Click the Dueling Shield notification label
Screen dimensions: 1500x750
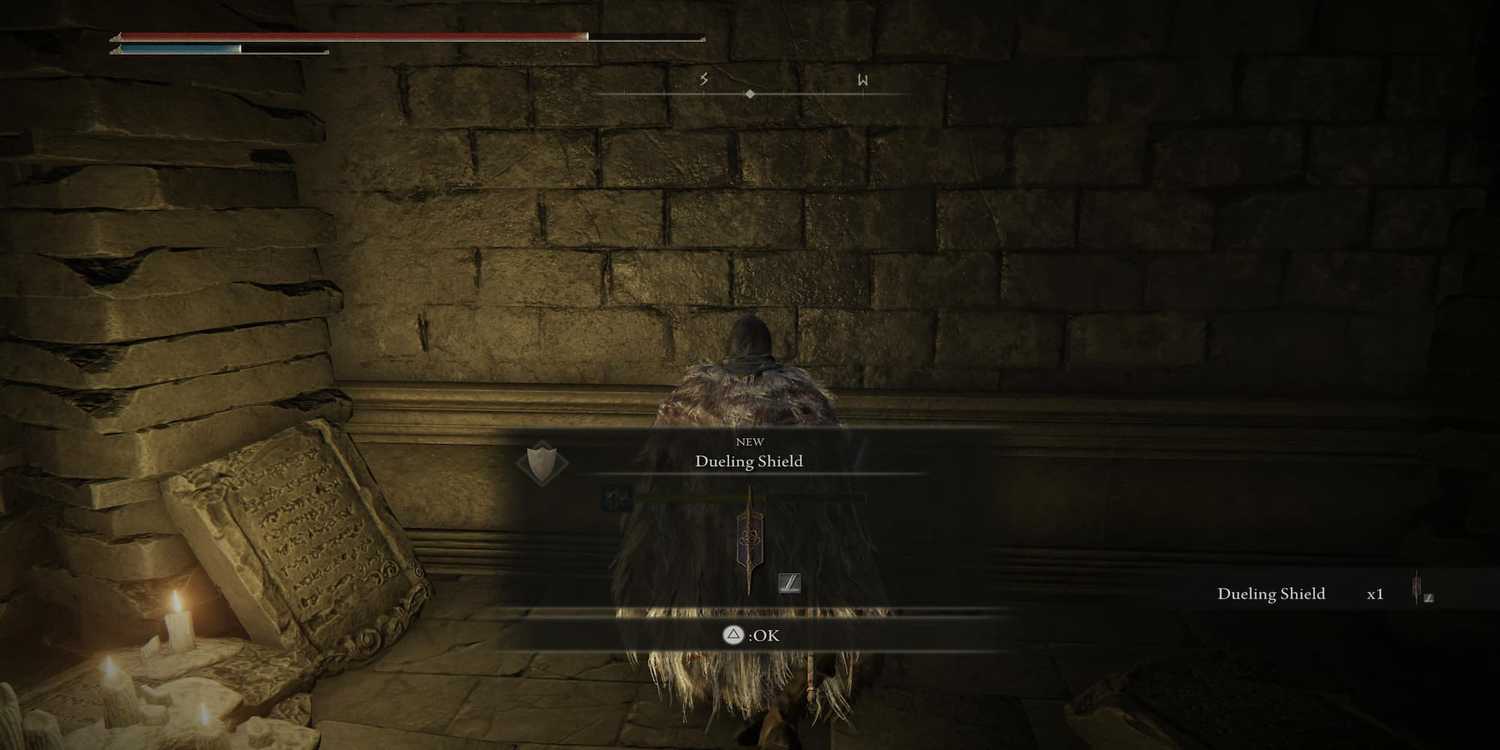(x=1271, y=593)
